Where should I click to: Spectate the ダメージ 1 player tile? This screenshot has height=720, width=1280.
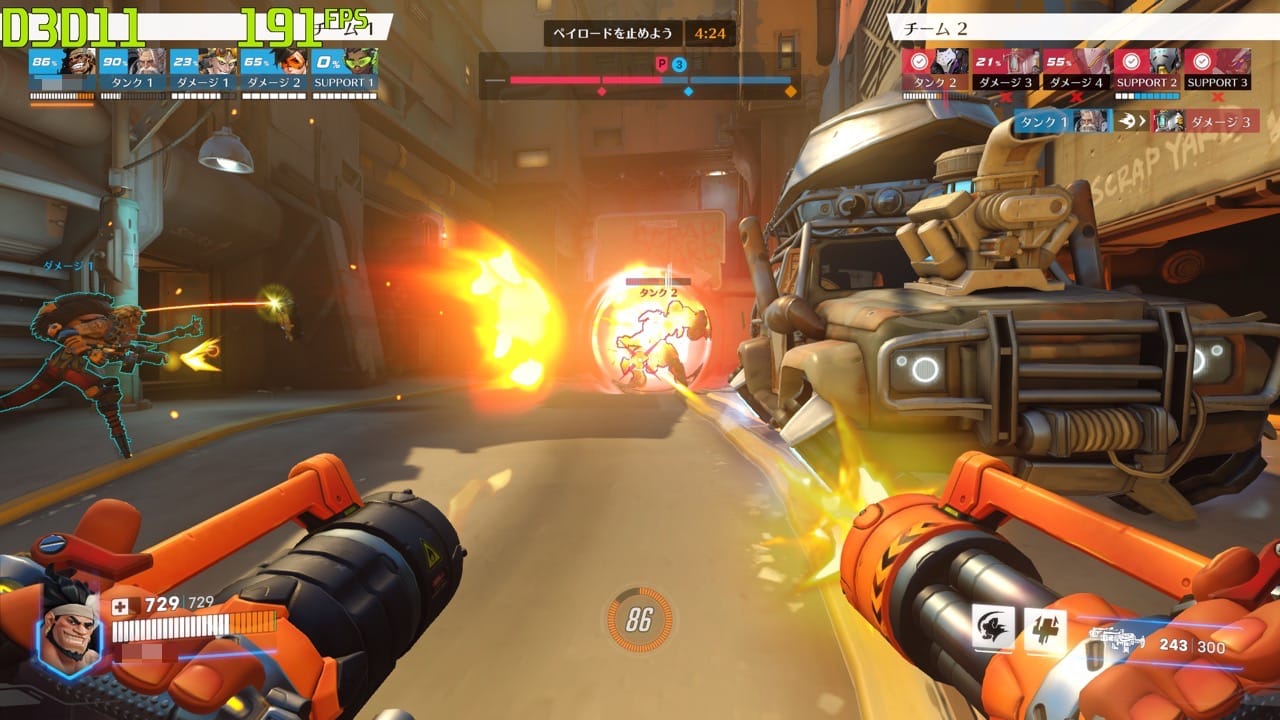pyautogui.click(x=203, y=71)
